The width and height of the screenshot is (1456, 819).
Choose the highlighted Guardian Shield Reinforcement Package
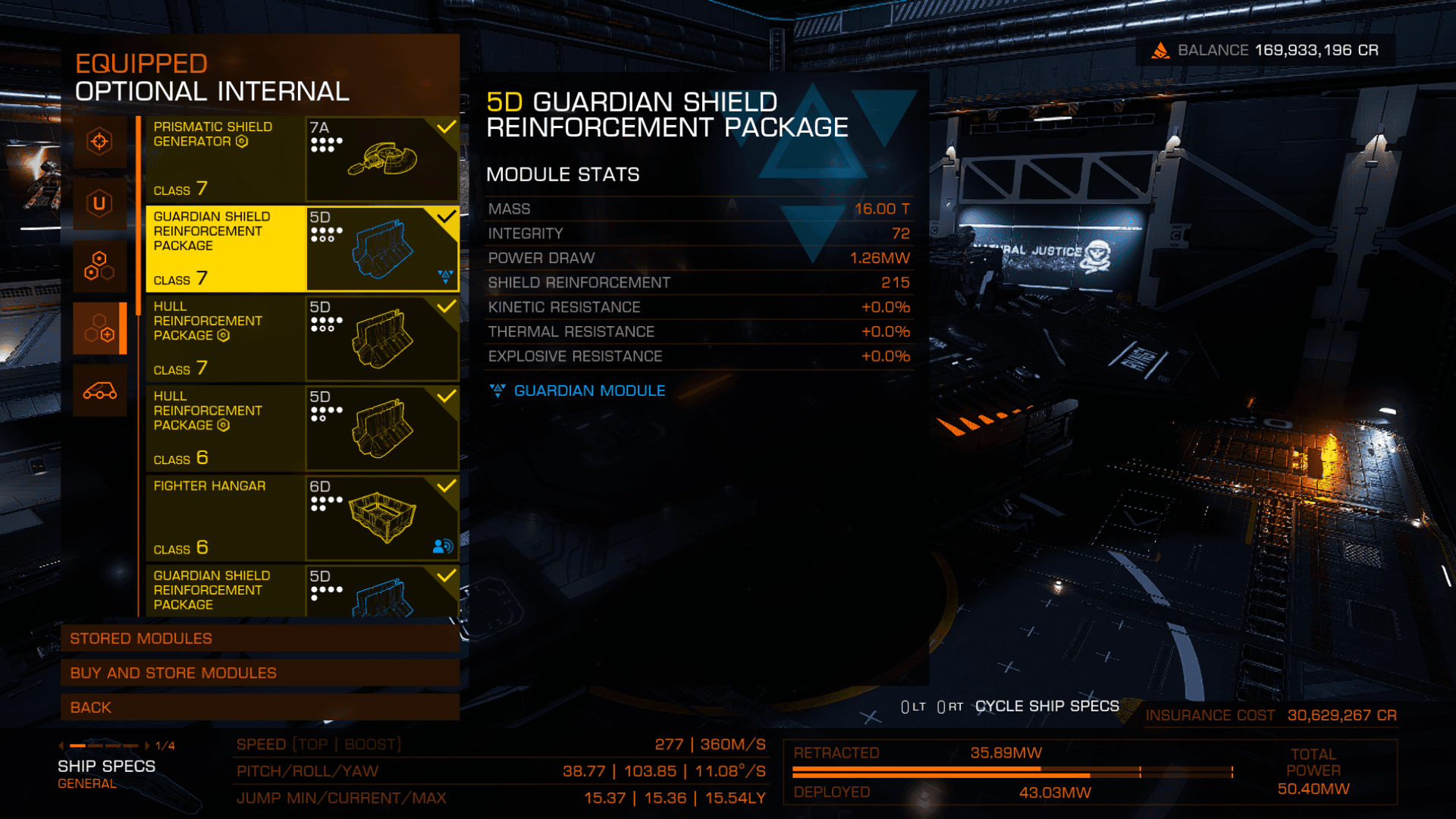click(302, 249)
